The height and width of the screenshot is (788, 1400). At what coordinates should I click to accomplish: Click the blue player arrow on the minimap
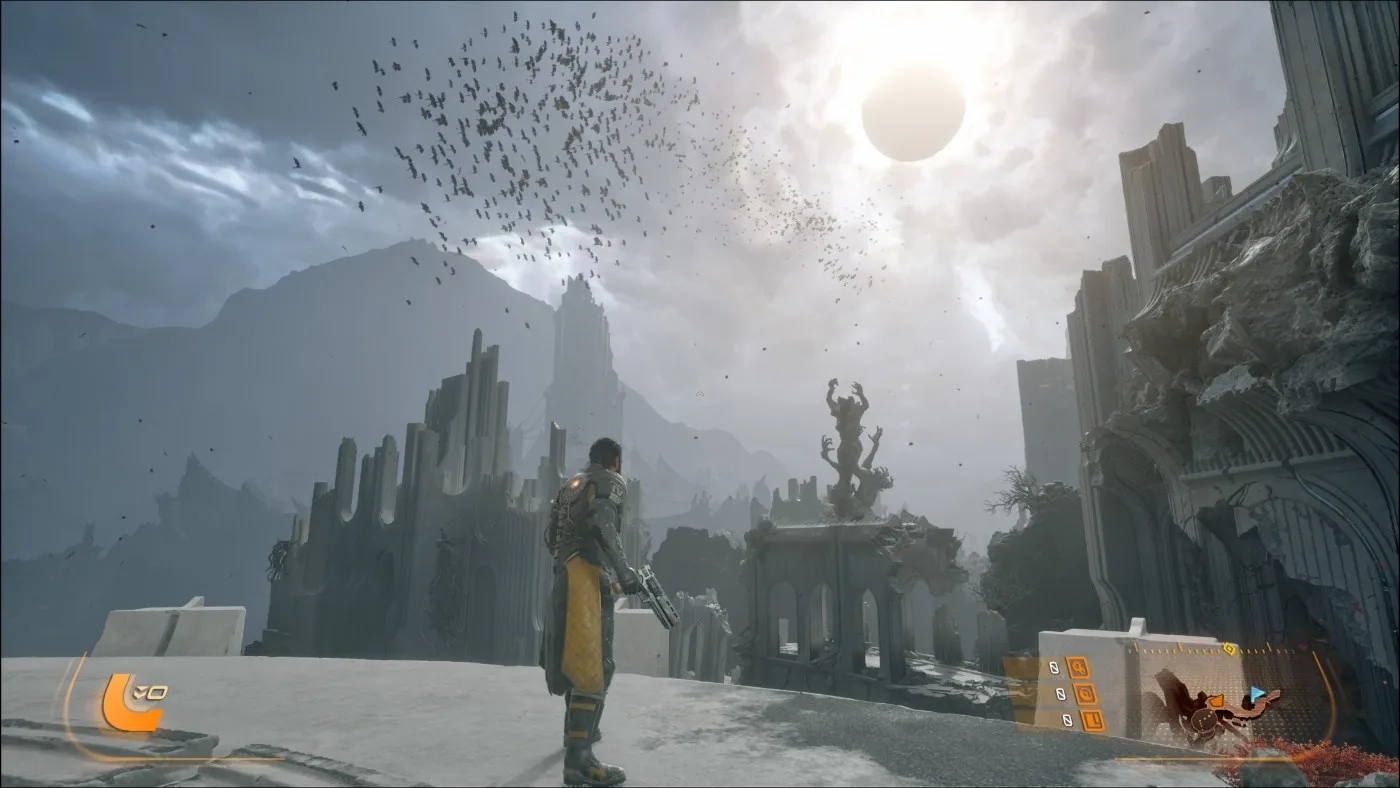tap(1256, 694)
